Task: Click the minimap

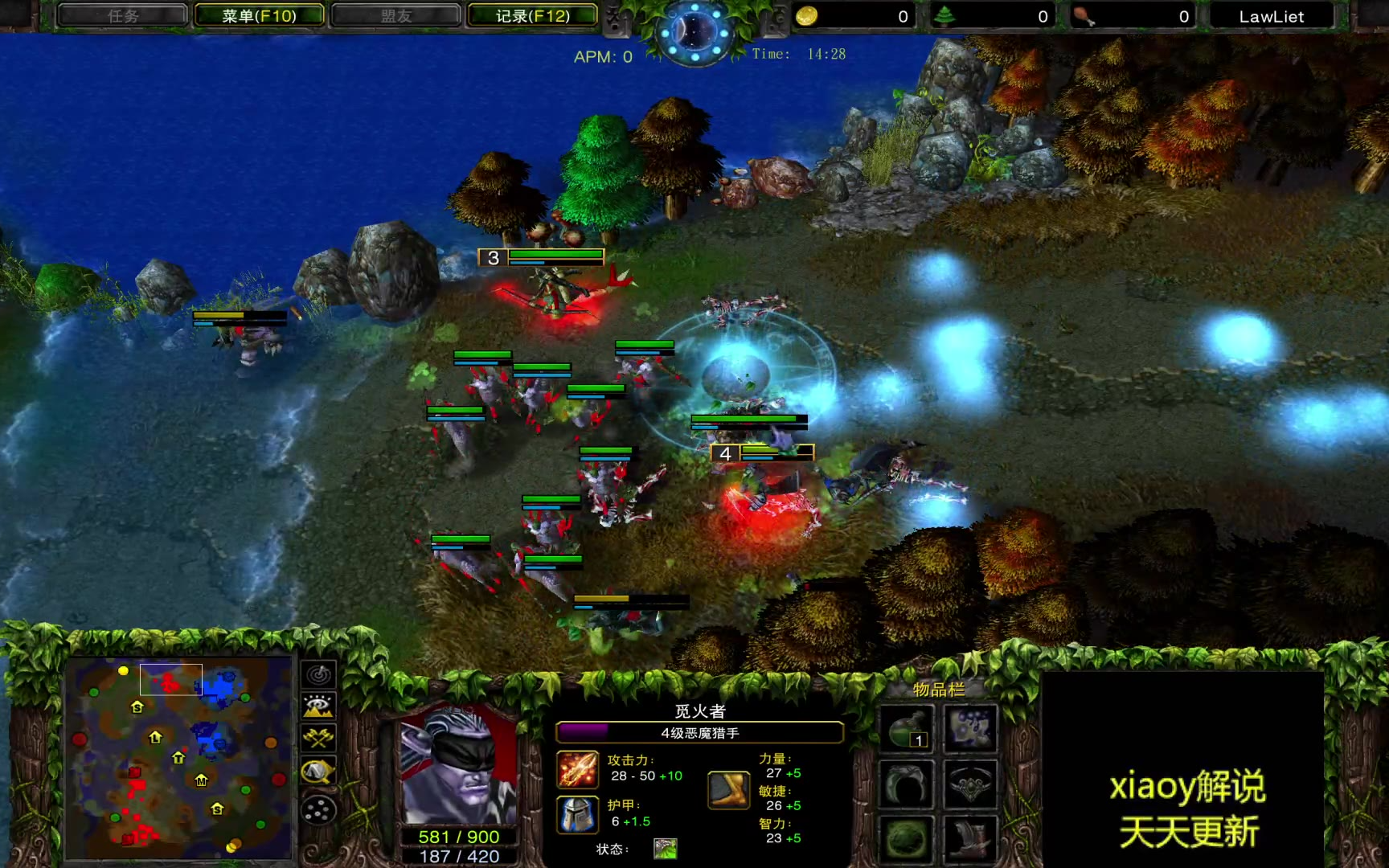Action: pos(178,757)
